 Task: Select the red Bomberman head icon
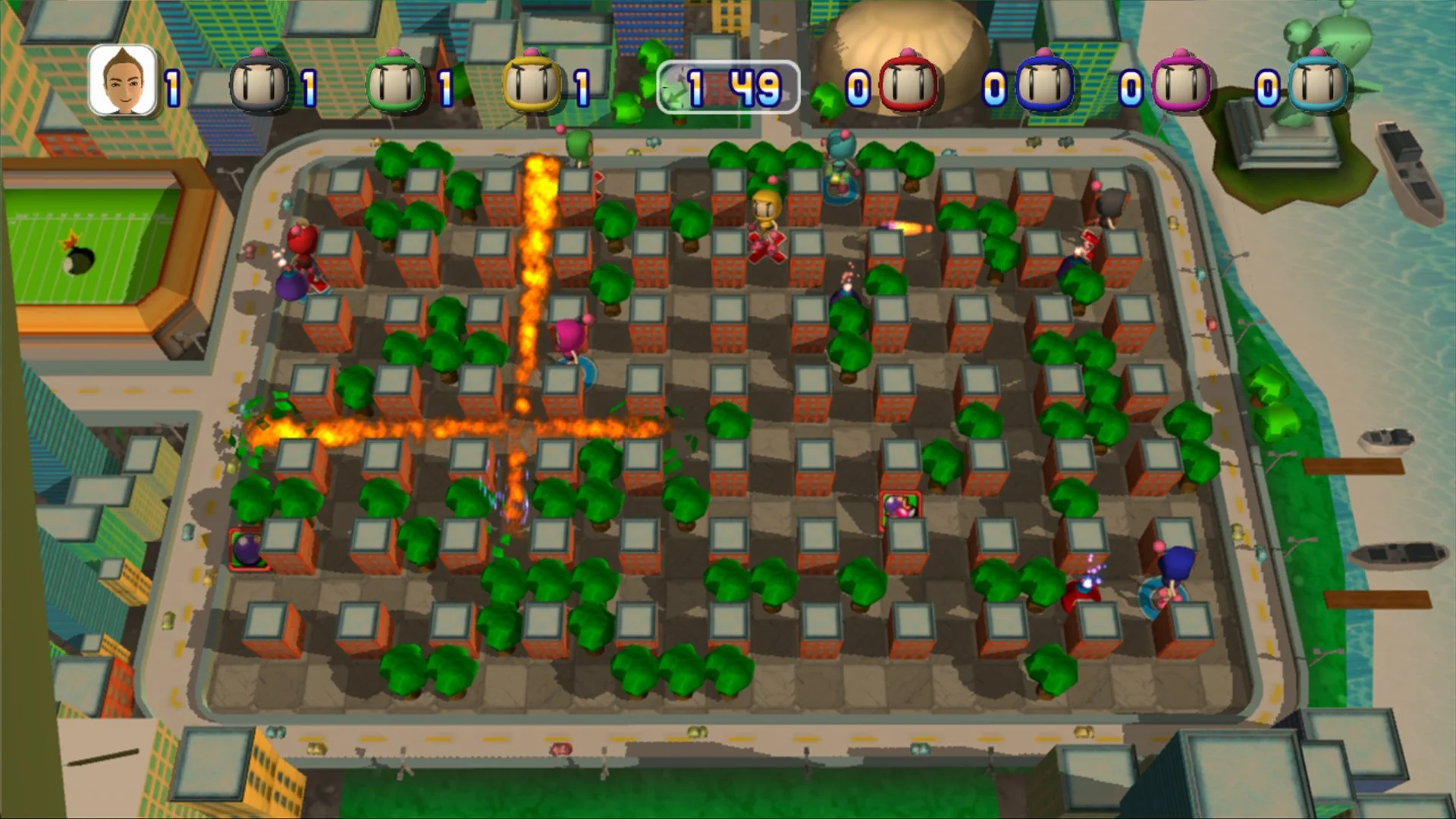pyautogui.click(x=907, y=83)
